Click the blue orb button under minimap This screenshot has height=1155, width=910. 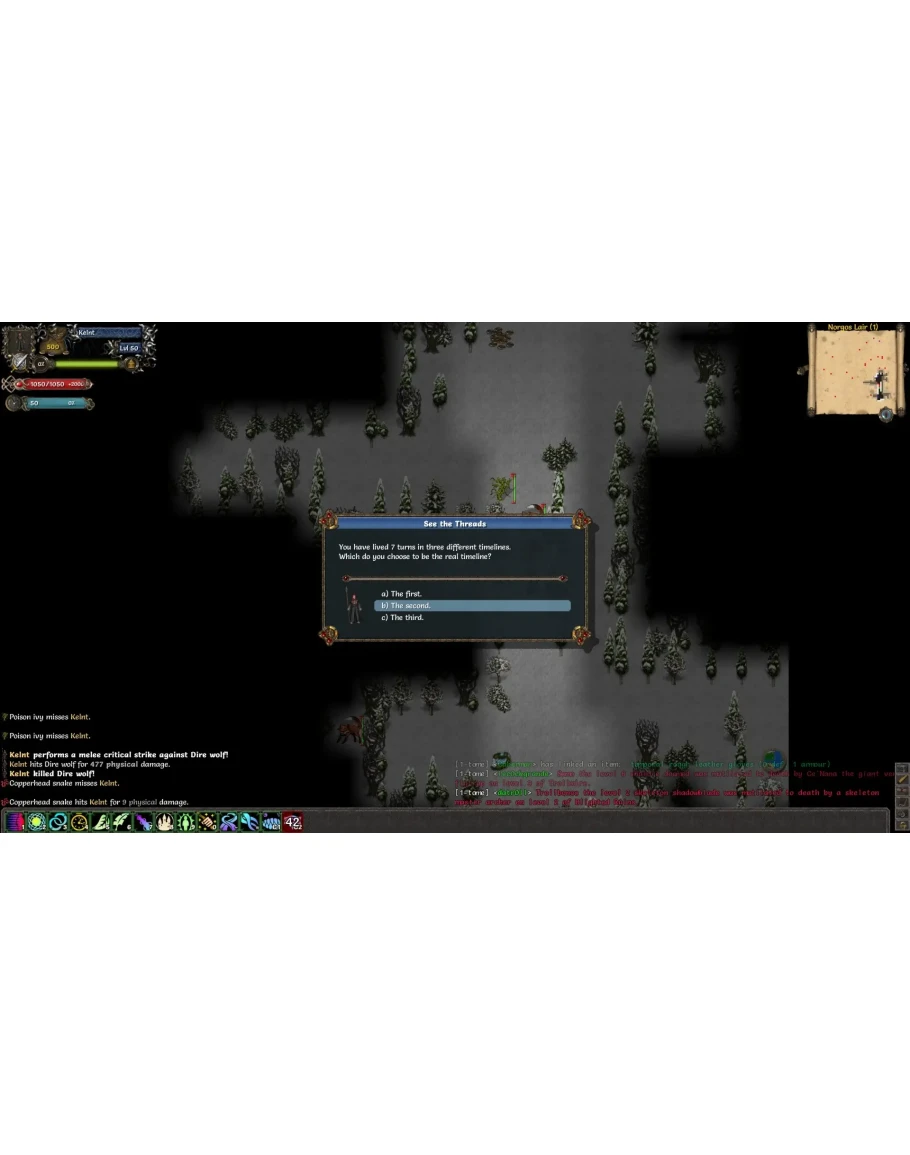[887, 414]
